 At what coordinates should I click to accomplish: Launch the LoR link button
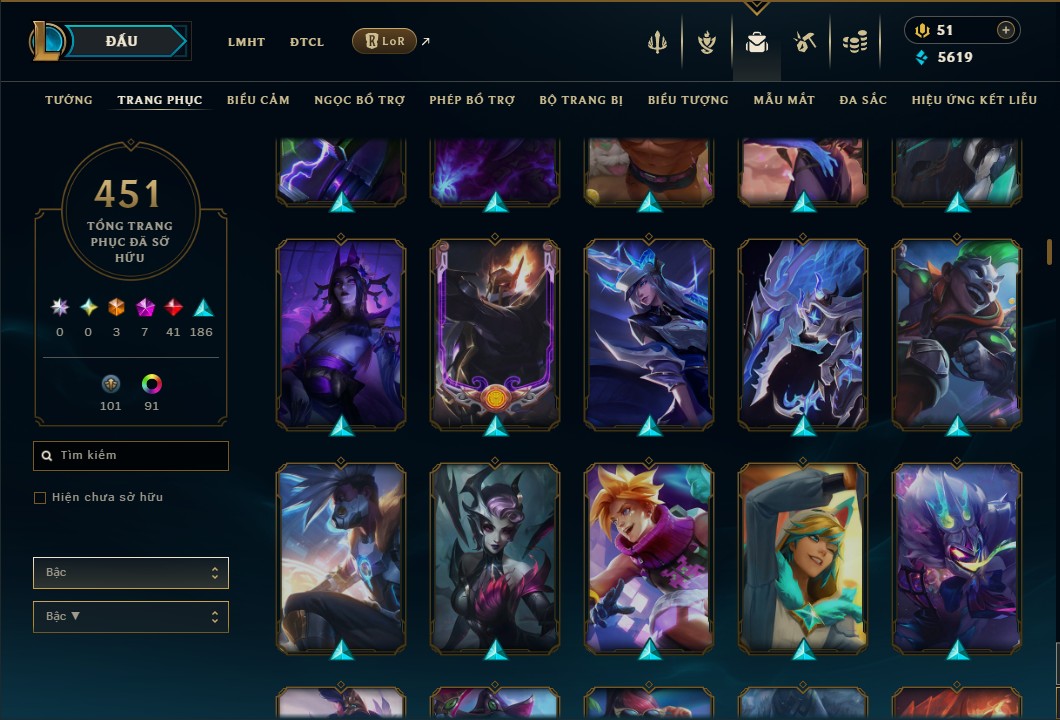pos(384,41)
